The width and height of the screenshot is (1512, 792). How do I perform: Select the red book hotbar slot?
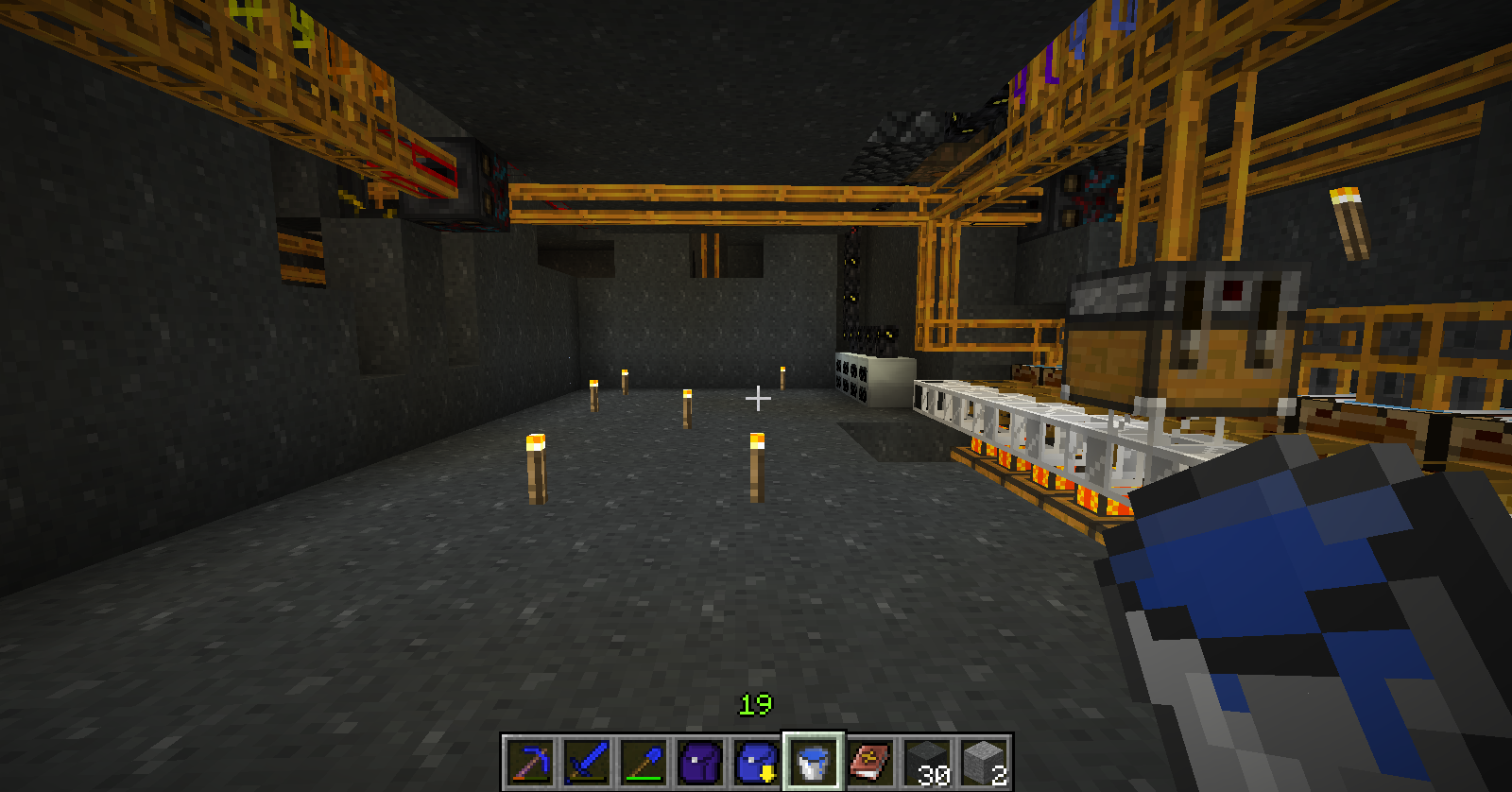click(x=870, y=762)
